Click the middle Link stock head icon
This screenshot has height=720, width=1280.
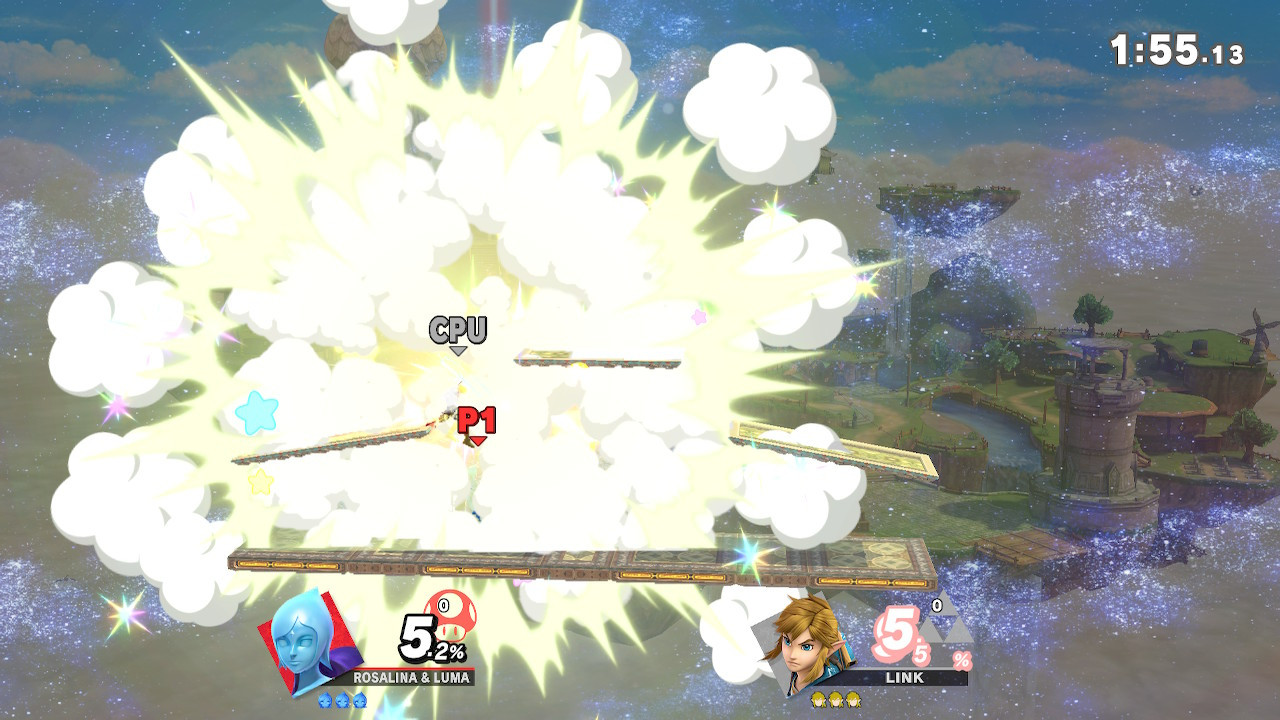click(838, 701)
